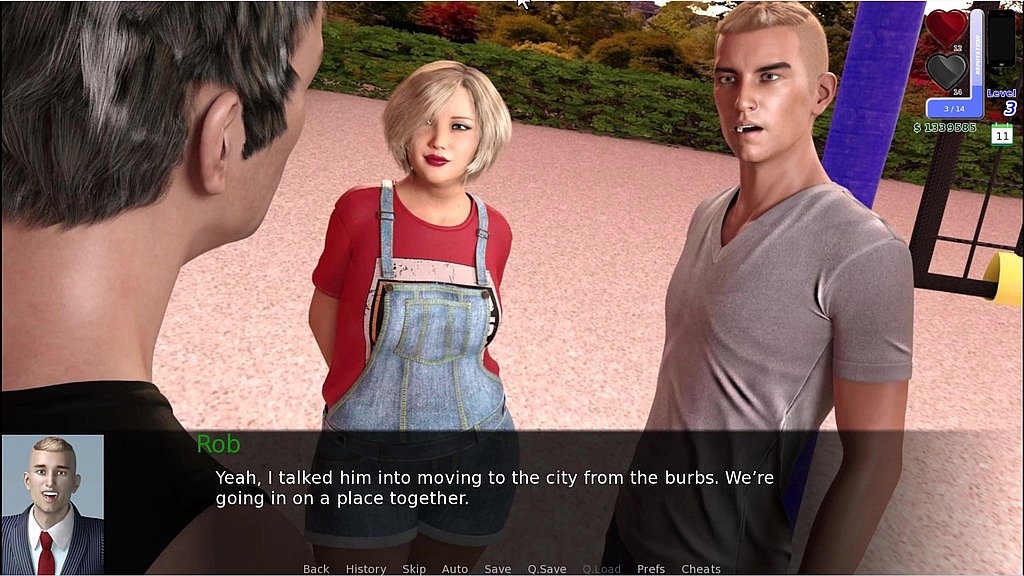Open the green calendar icon
The image size is (1024, 576).
(1002, 134)
